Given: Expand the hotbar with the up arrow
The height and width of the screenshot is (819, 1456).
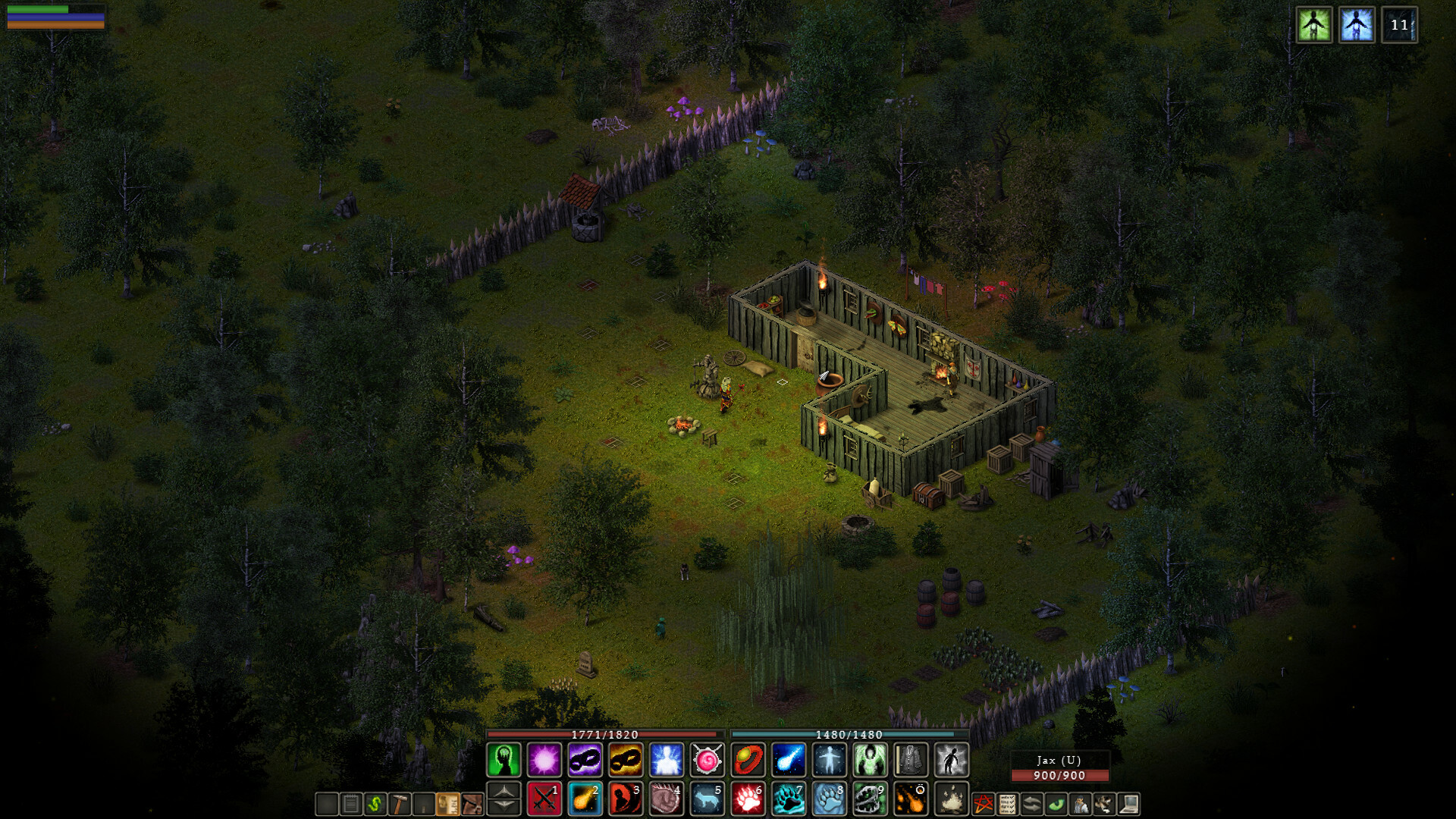Looking at the screenshot, I should click(x=502, y=792).
